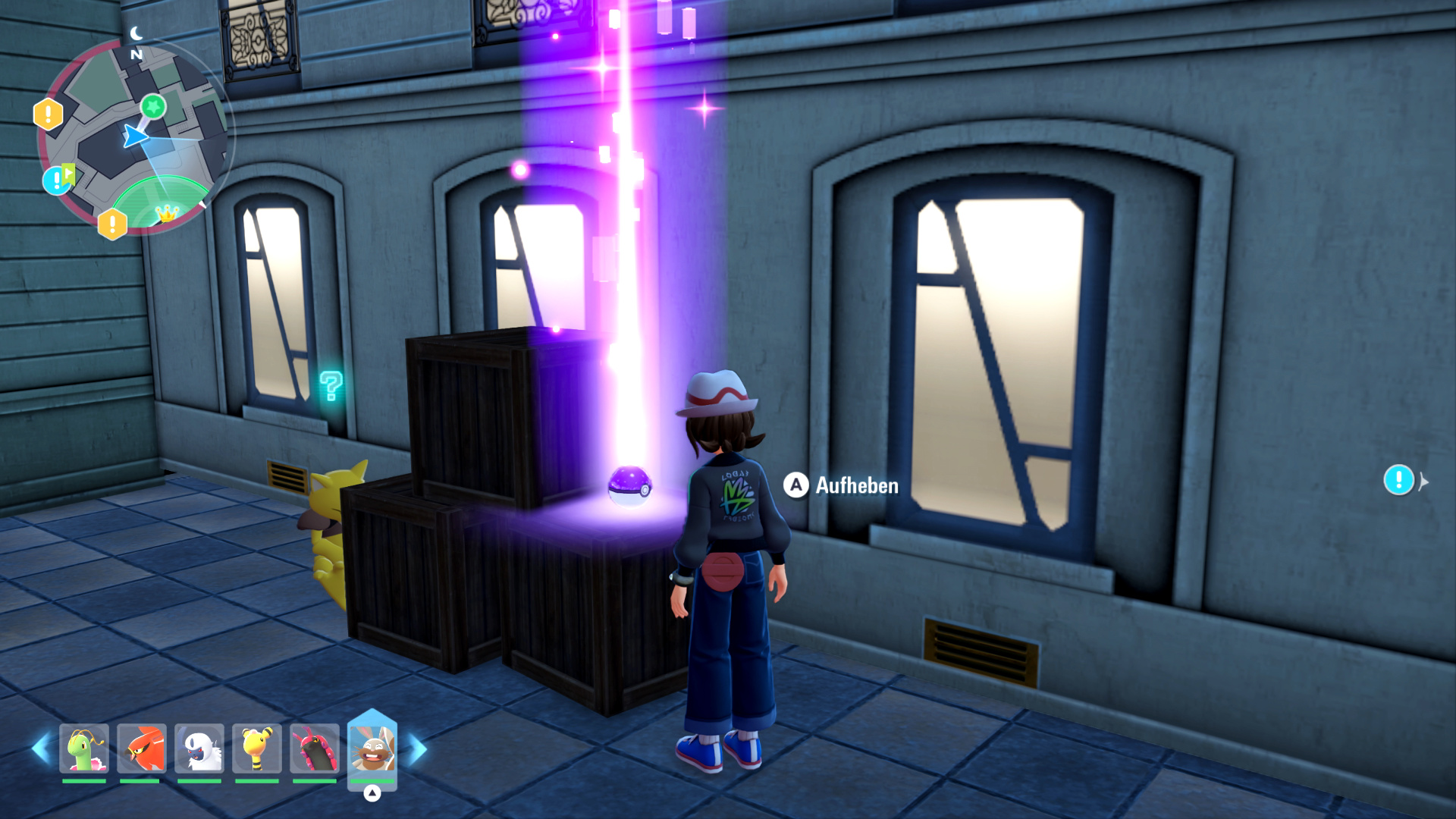
Task: Open the circular city minimap
Action: 133,136
